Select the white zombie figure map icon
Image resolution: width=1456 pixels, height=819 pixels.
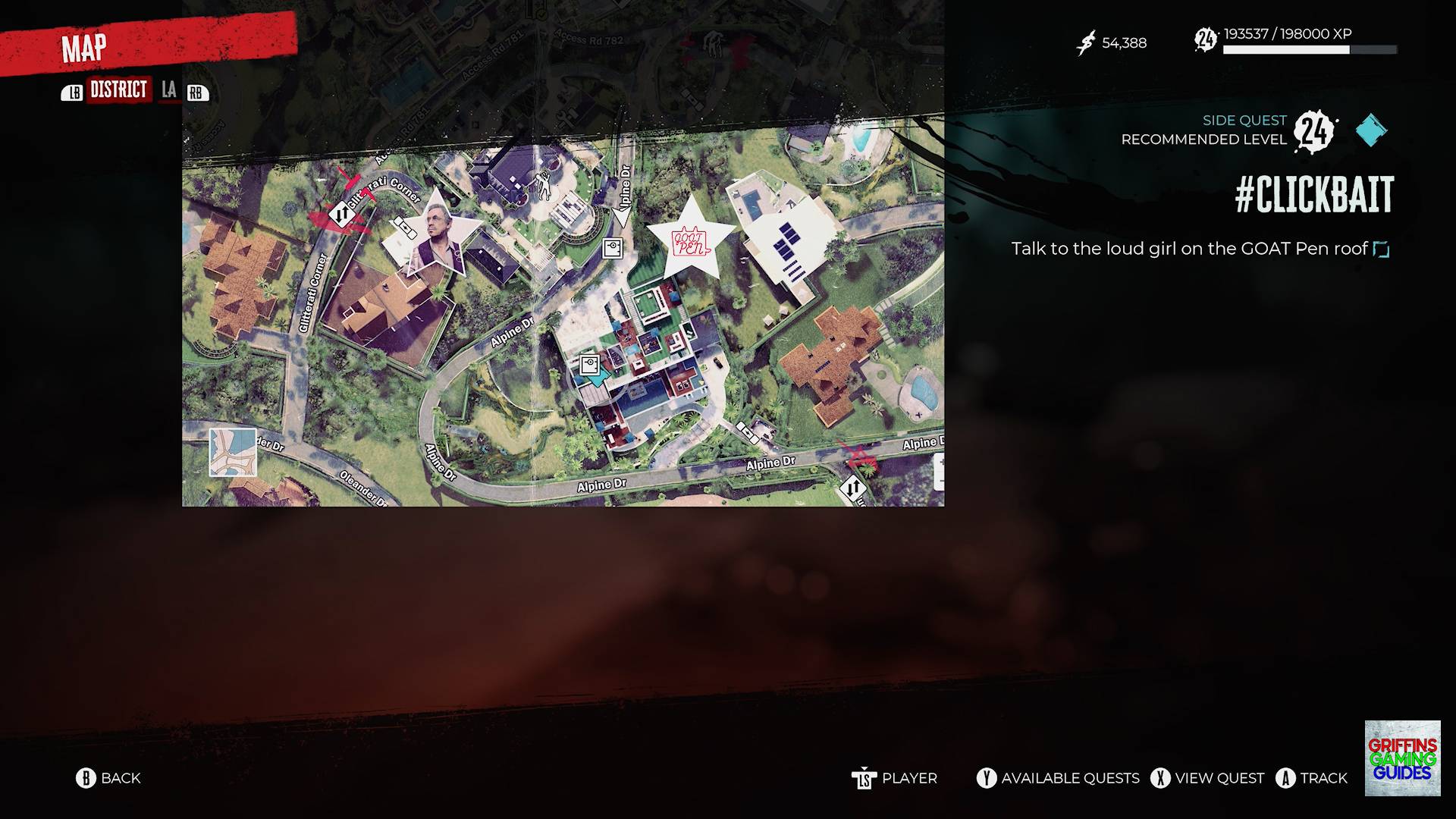544,184
